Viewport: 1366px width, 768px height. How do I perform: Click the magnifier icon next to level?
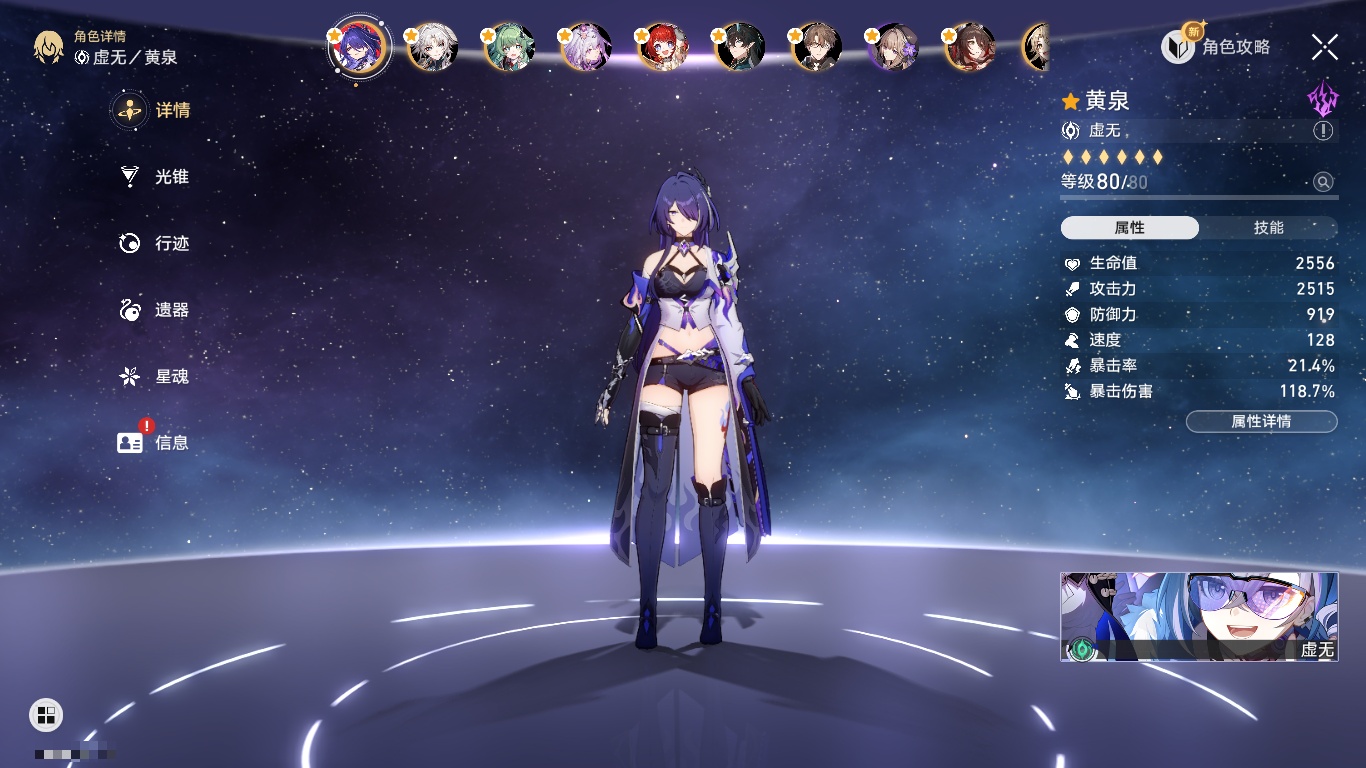(x=1323, y=182)
